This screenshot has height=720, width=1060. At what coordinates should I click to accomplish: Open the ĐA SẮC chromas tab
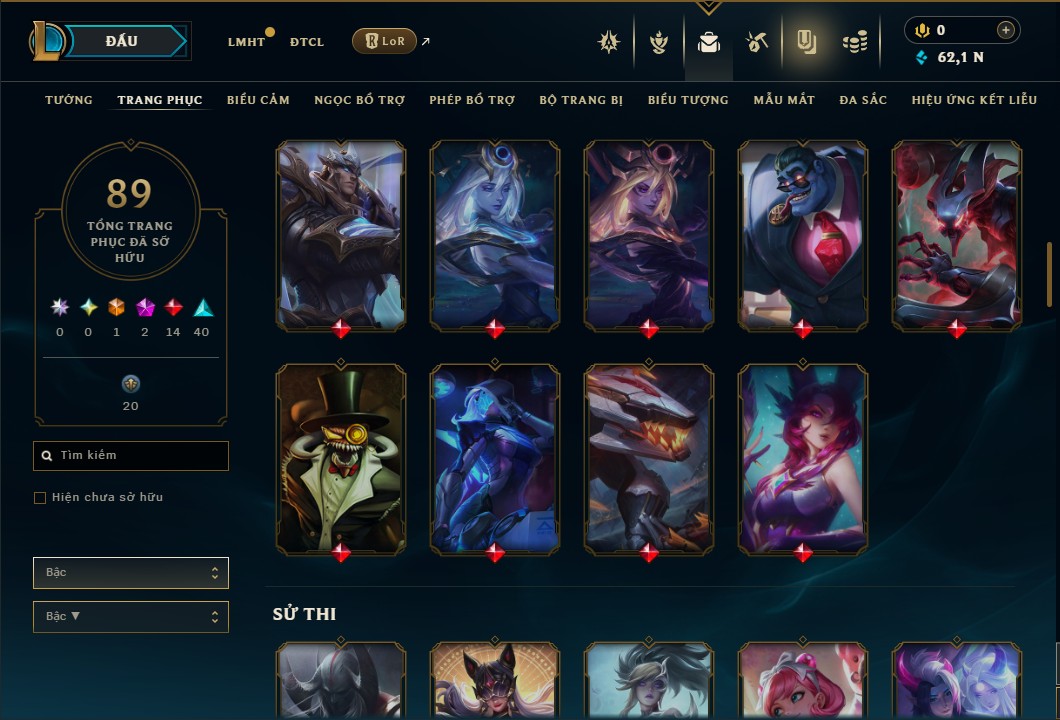[x=863, y=100]
